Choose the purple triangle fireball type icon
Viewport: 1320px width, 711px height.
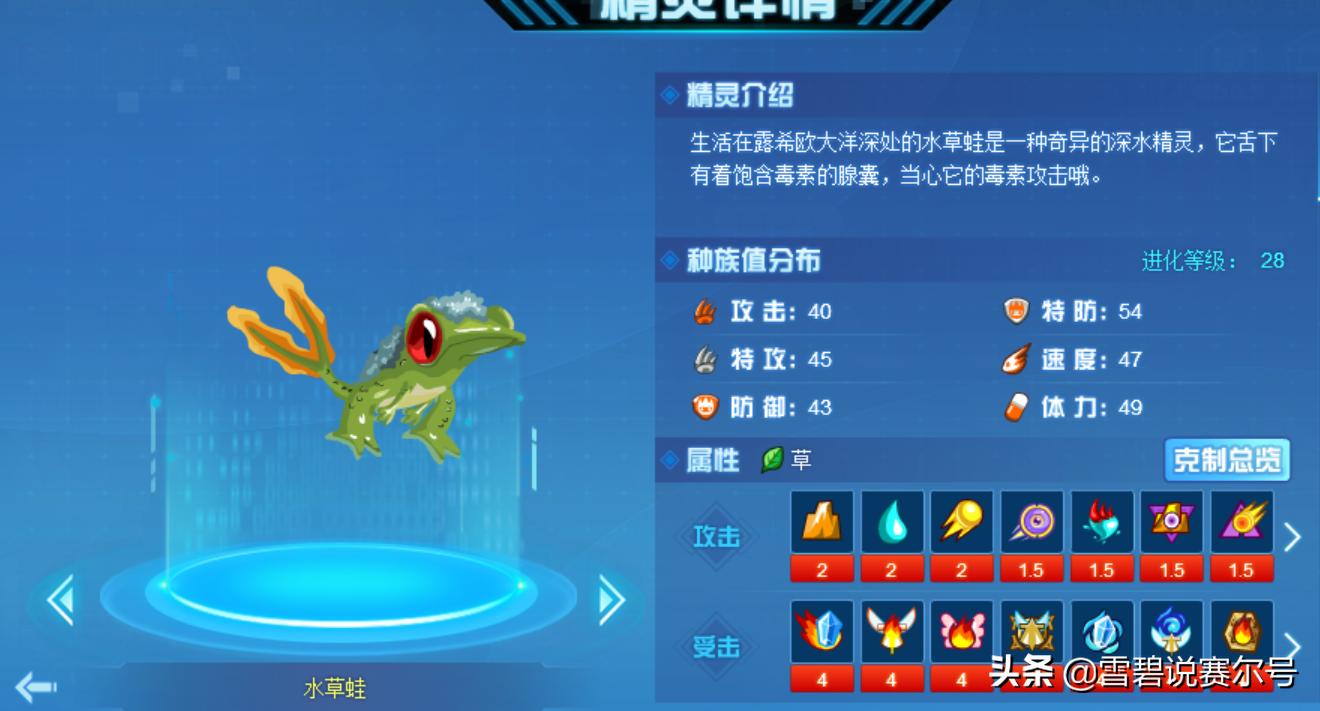coord(1242,522)
